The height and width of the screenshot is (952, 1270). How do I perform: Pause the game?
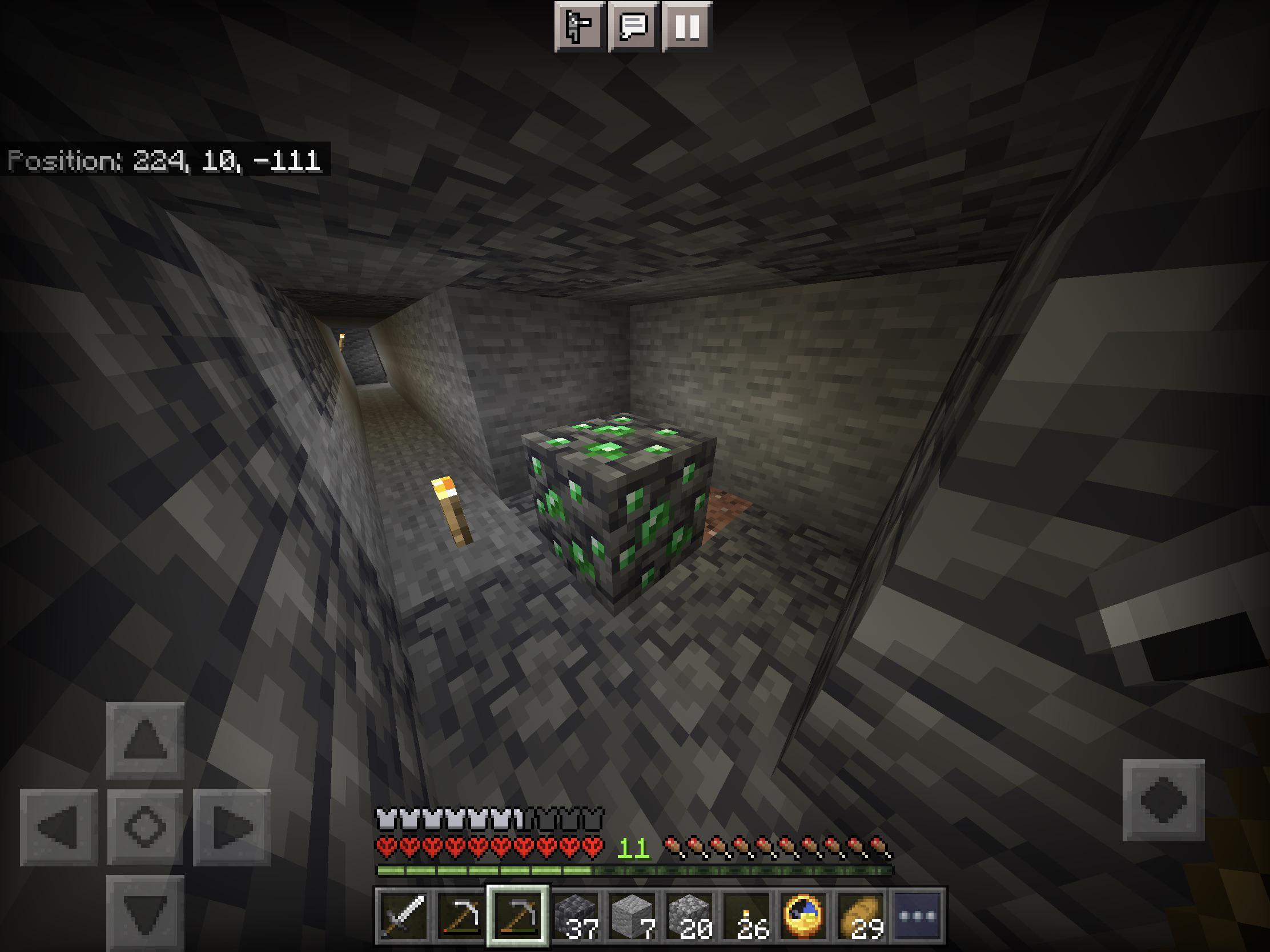pyautogui.click(x=689, y=25)
